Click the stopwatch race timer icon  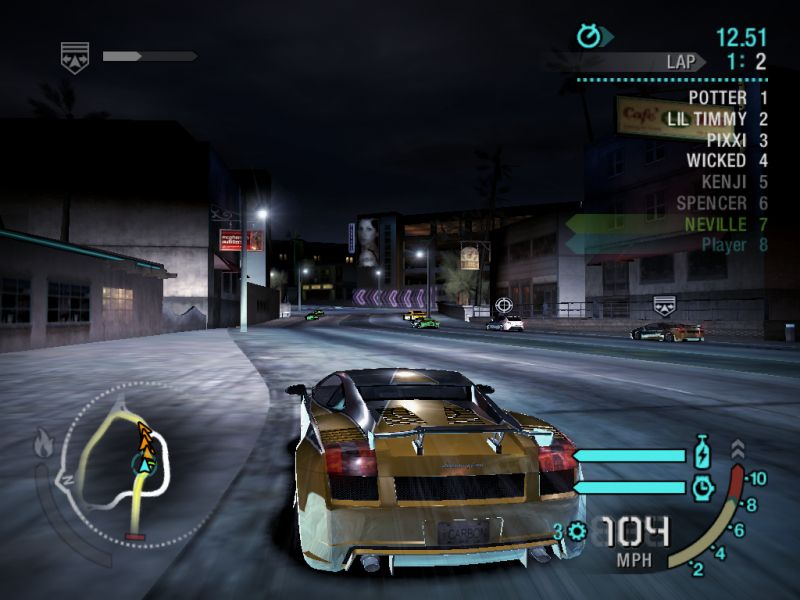[590, 37]
